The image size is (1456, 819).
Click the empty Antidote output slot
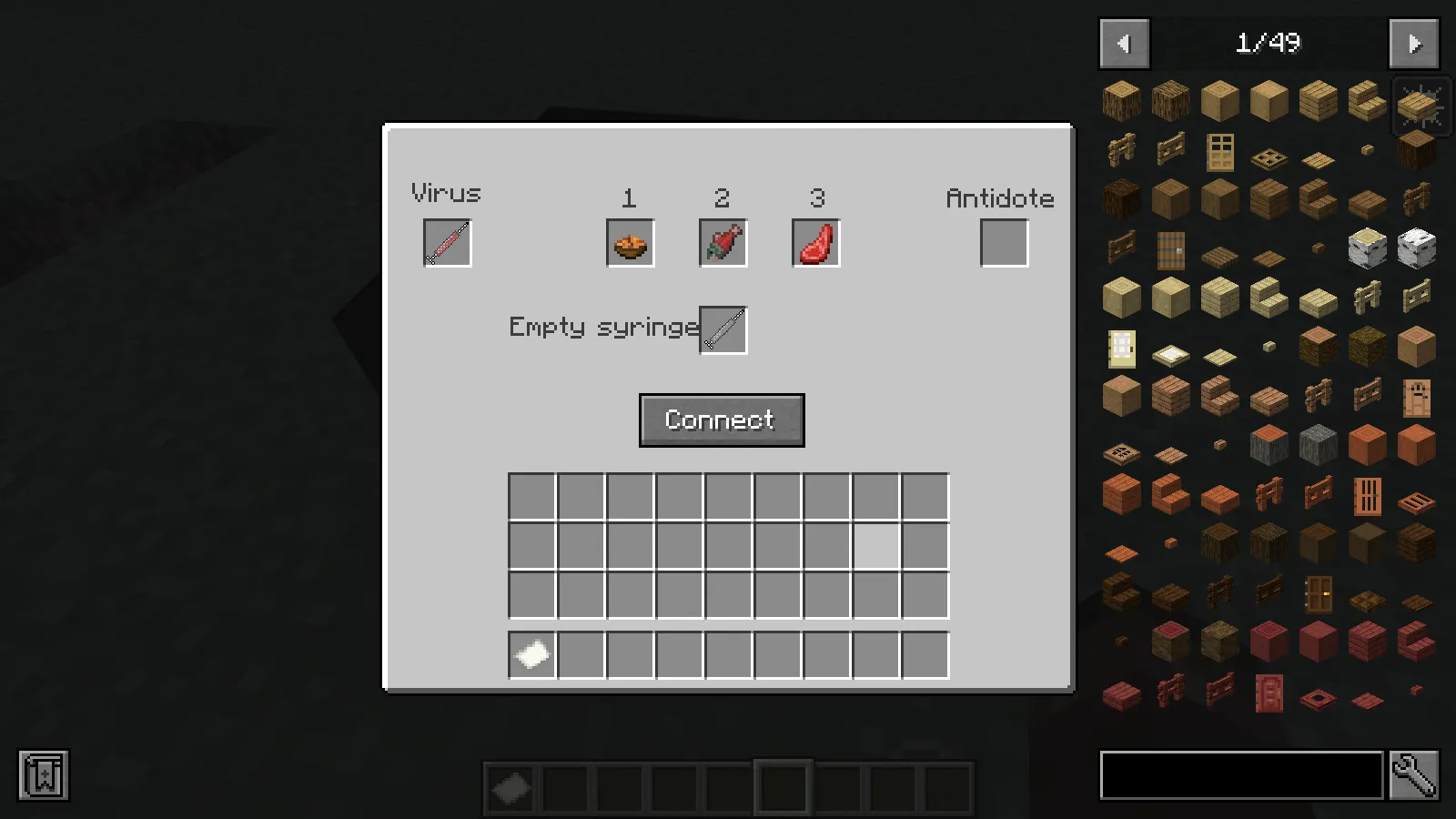click(x=1004, y=242)
